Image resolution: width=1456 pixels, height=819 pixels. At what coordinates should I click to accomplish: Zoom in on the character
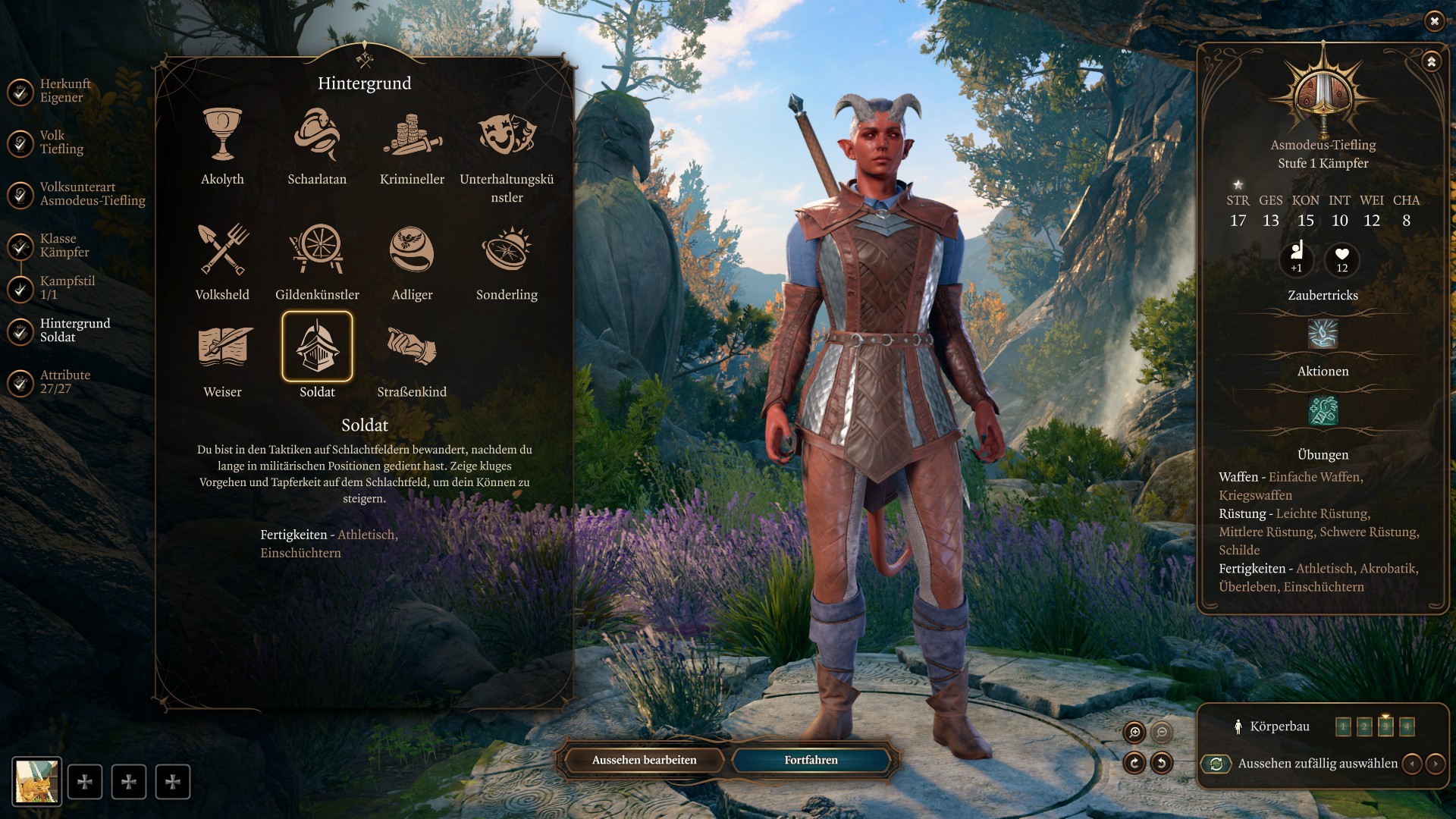tap(1134, 732)
